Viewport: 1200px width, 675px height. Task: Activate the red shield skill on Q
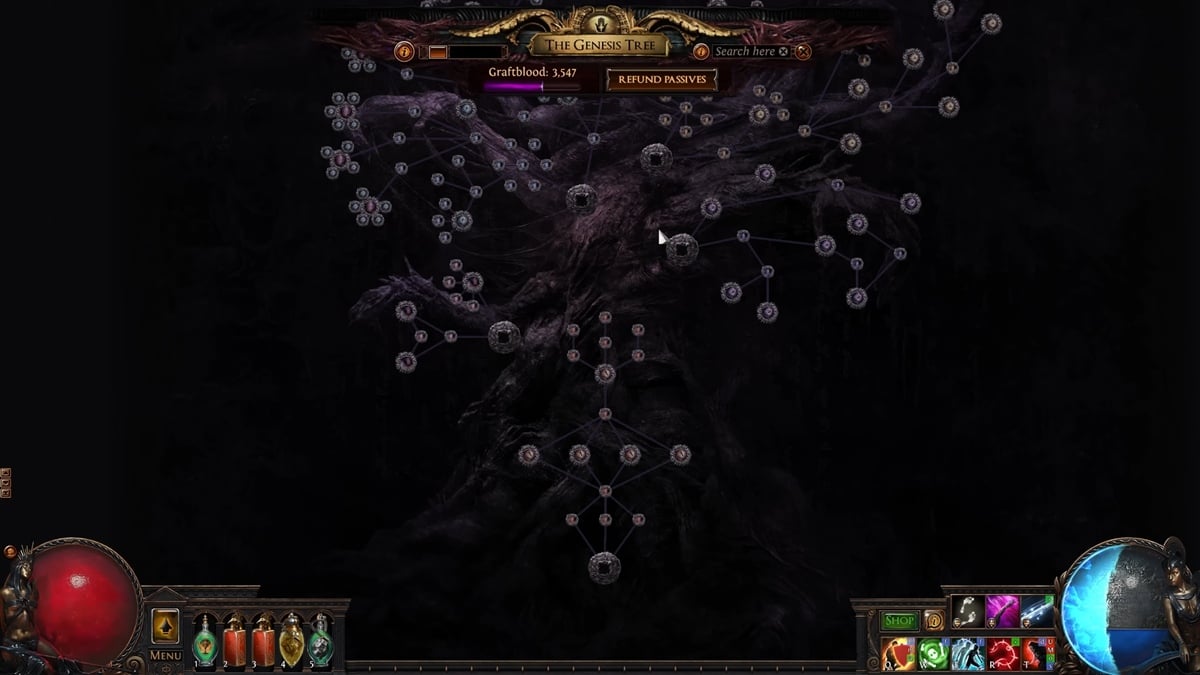(899, 654)
